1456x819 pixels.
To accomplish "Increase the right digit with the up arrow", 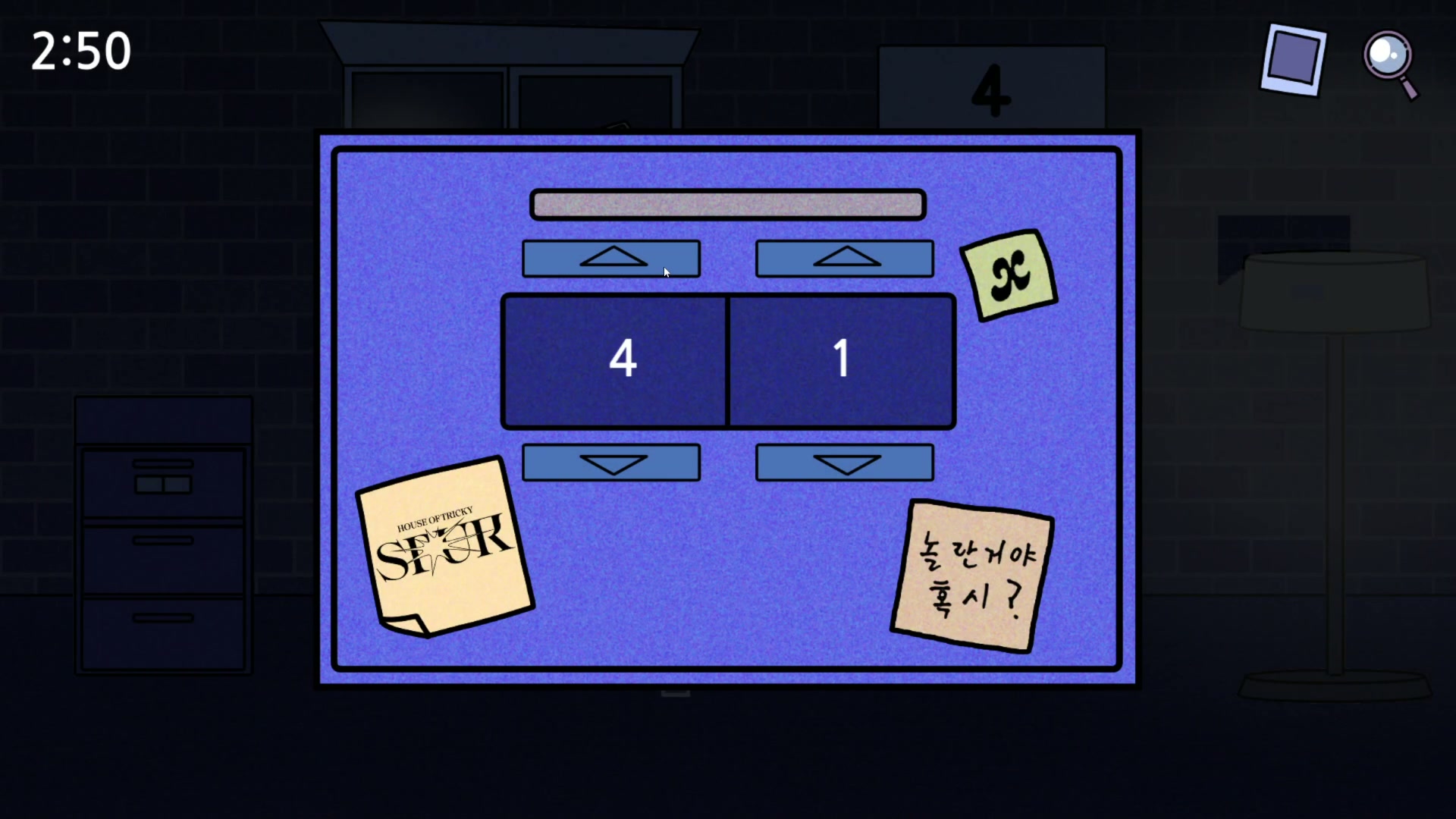I will pos(844,259).
